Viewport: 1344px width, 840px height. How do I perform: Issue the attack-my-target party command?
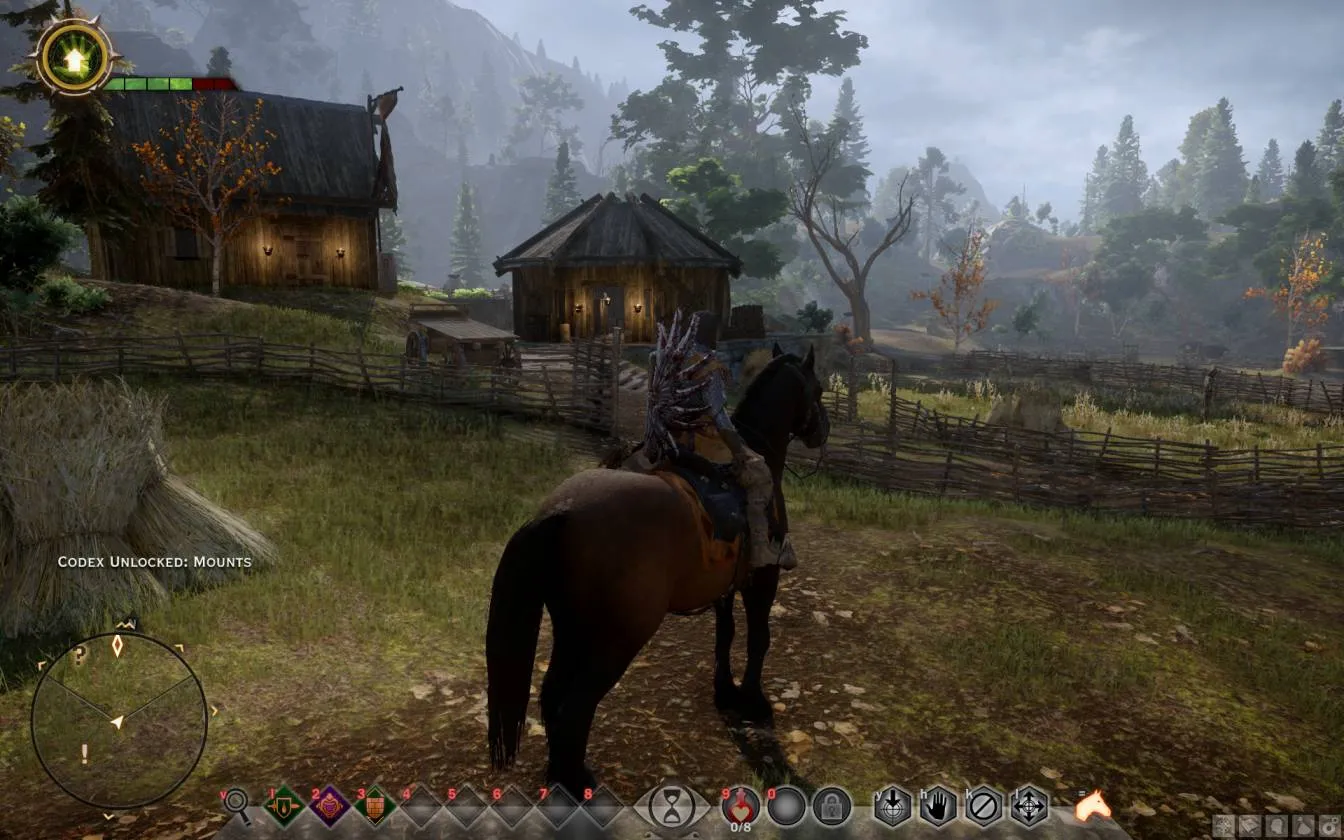pos(892,805)
